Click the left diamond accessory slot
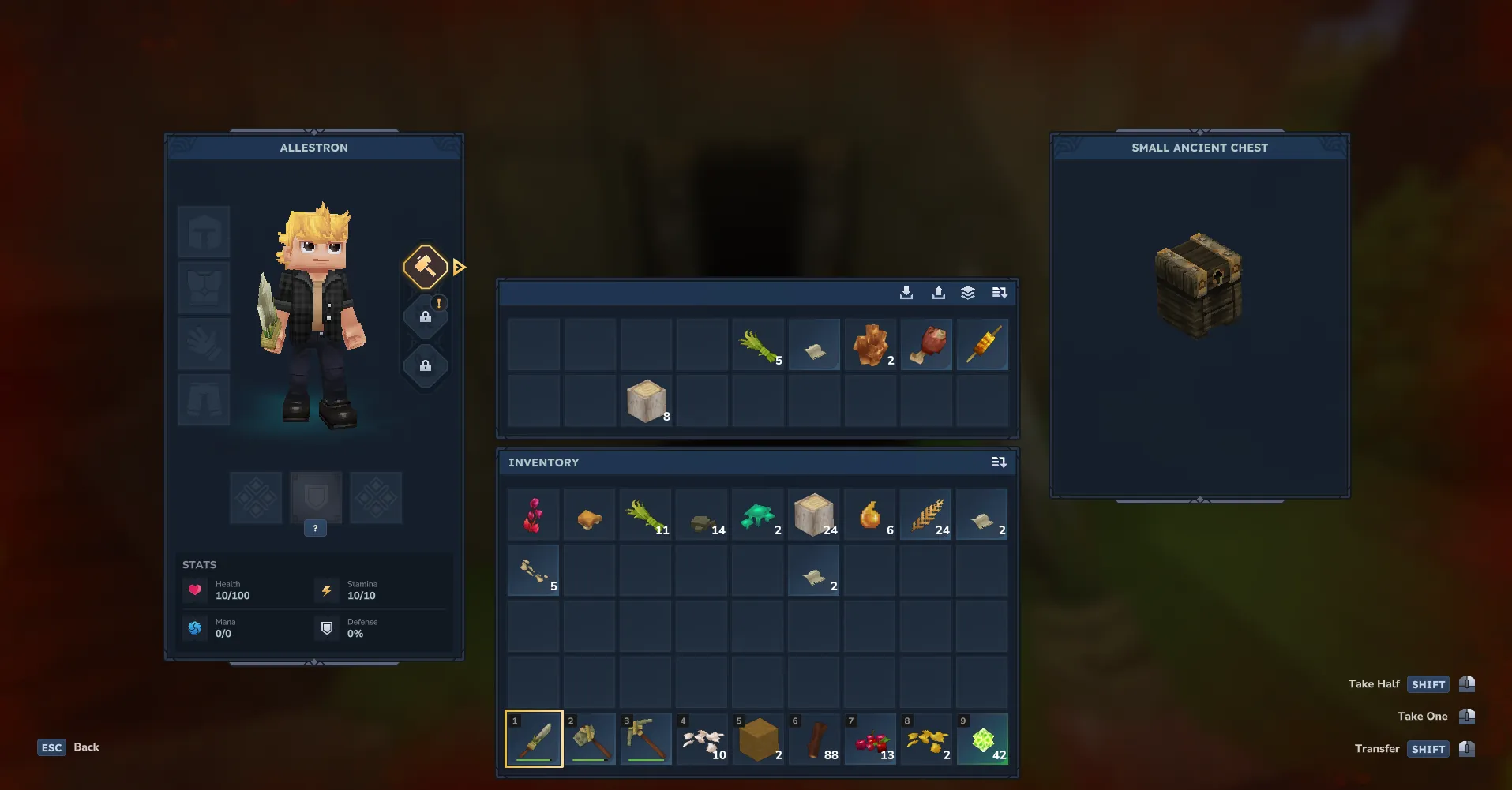The image size is (1512, 790). (x=255, y=497)
